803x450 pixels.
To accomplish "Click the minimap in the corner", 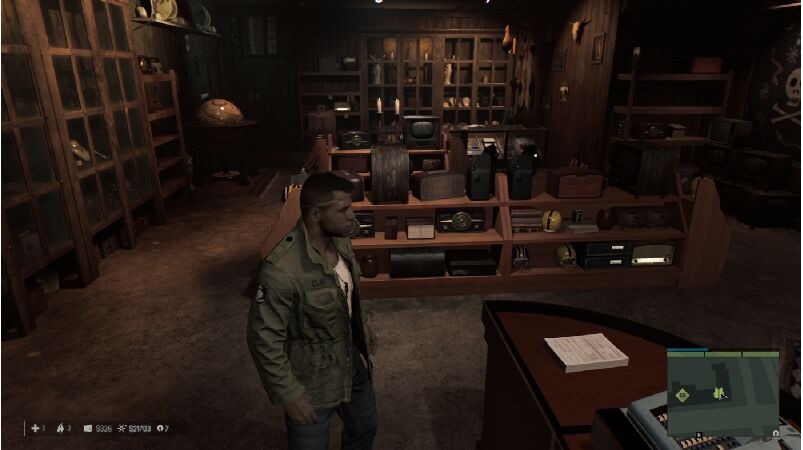I will click(x=723, y=394).
